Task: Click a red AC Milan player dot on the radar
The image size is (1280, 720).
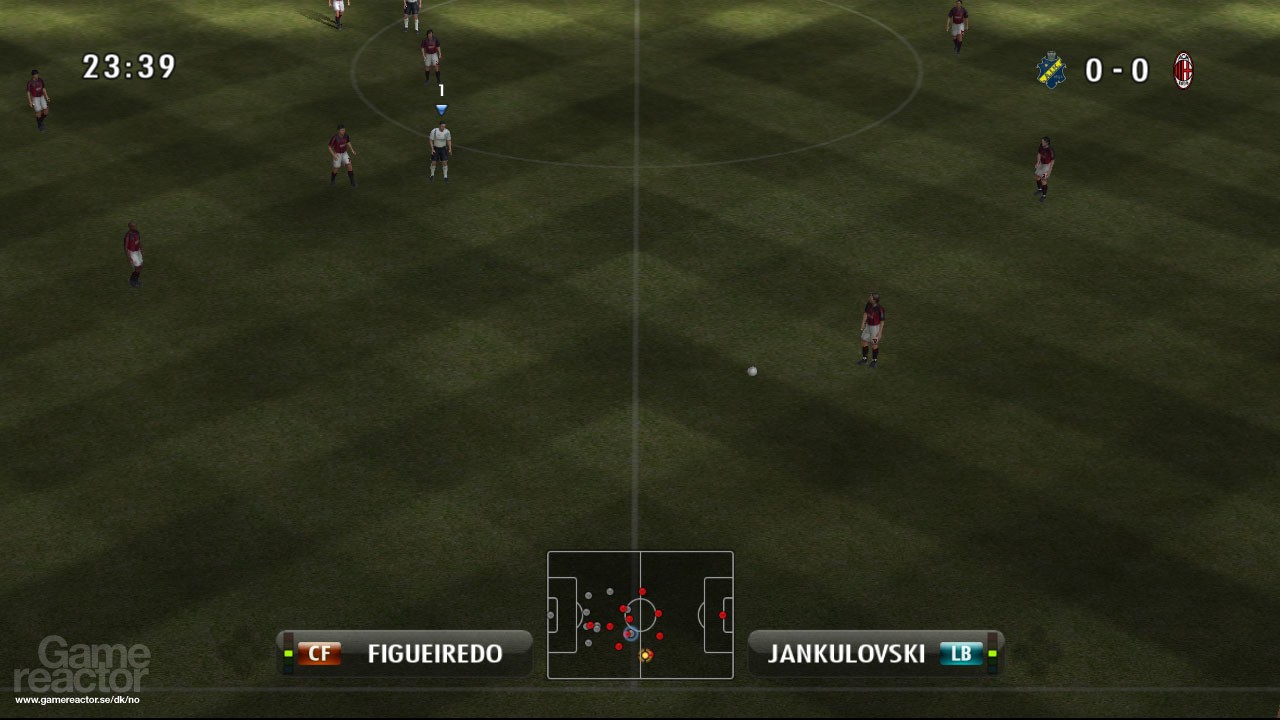Action: [659, 613]
